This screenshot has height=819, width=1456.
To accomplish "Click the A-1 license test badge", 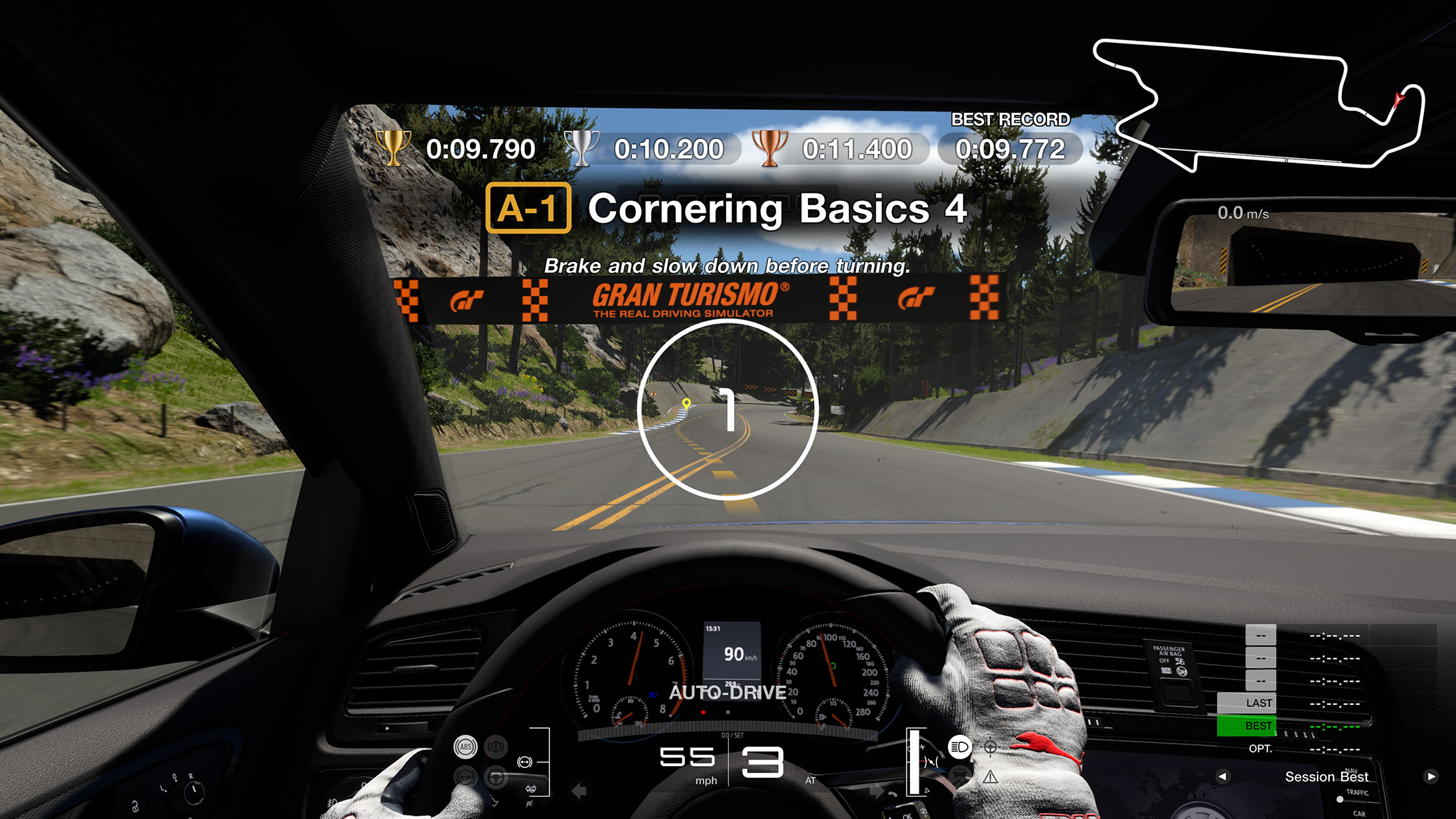I will [528, 208].
